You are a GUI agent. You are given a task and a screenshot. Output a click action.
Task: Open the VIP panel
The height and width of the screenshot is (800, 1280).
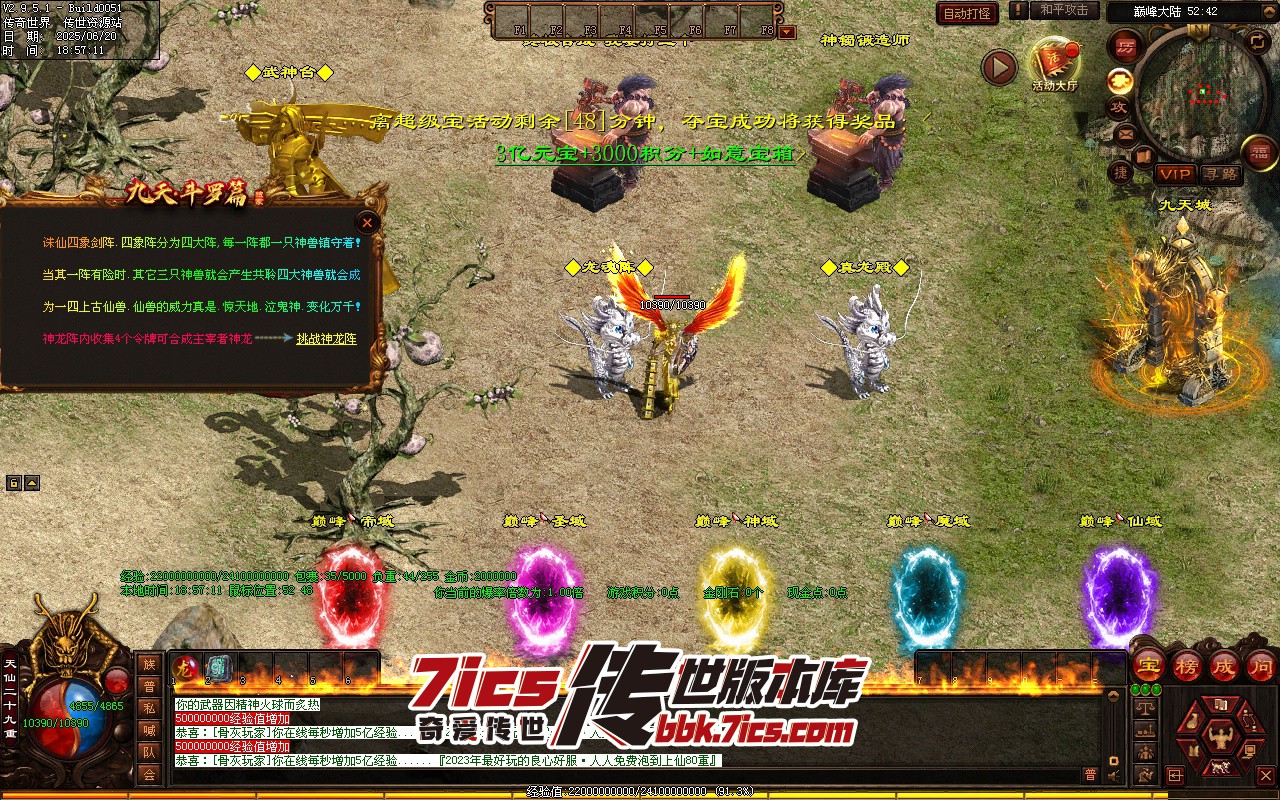[x=1175, y=174]
